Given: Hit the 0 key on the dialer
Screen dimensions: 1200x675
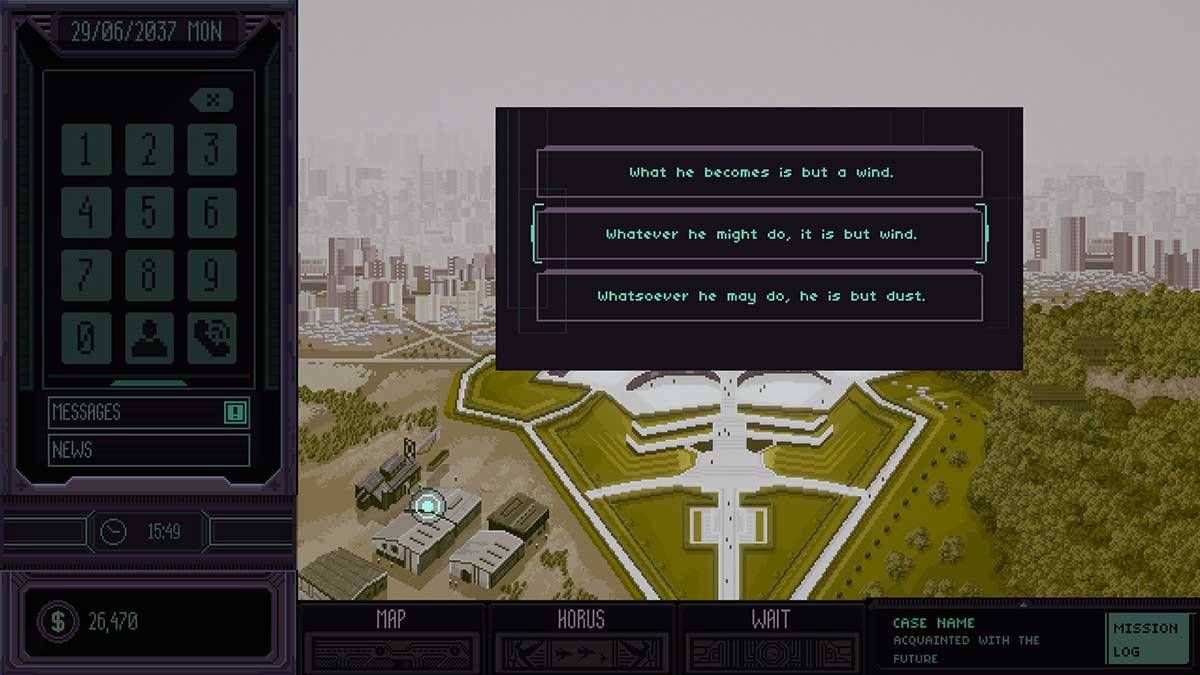Looking at the screenshot, I should point(85,339).
